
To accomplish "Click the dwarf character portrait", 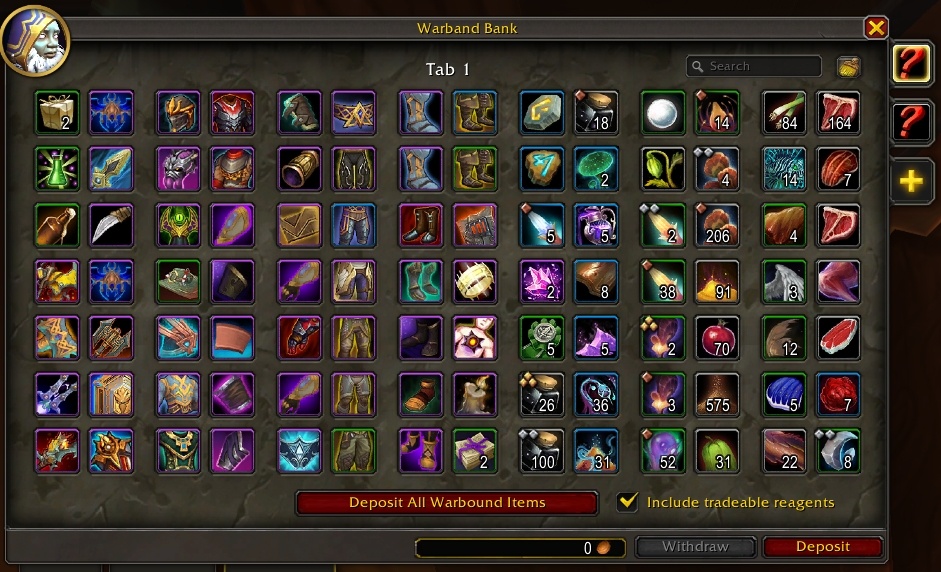I will [x=34, y=38].
